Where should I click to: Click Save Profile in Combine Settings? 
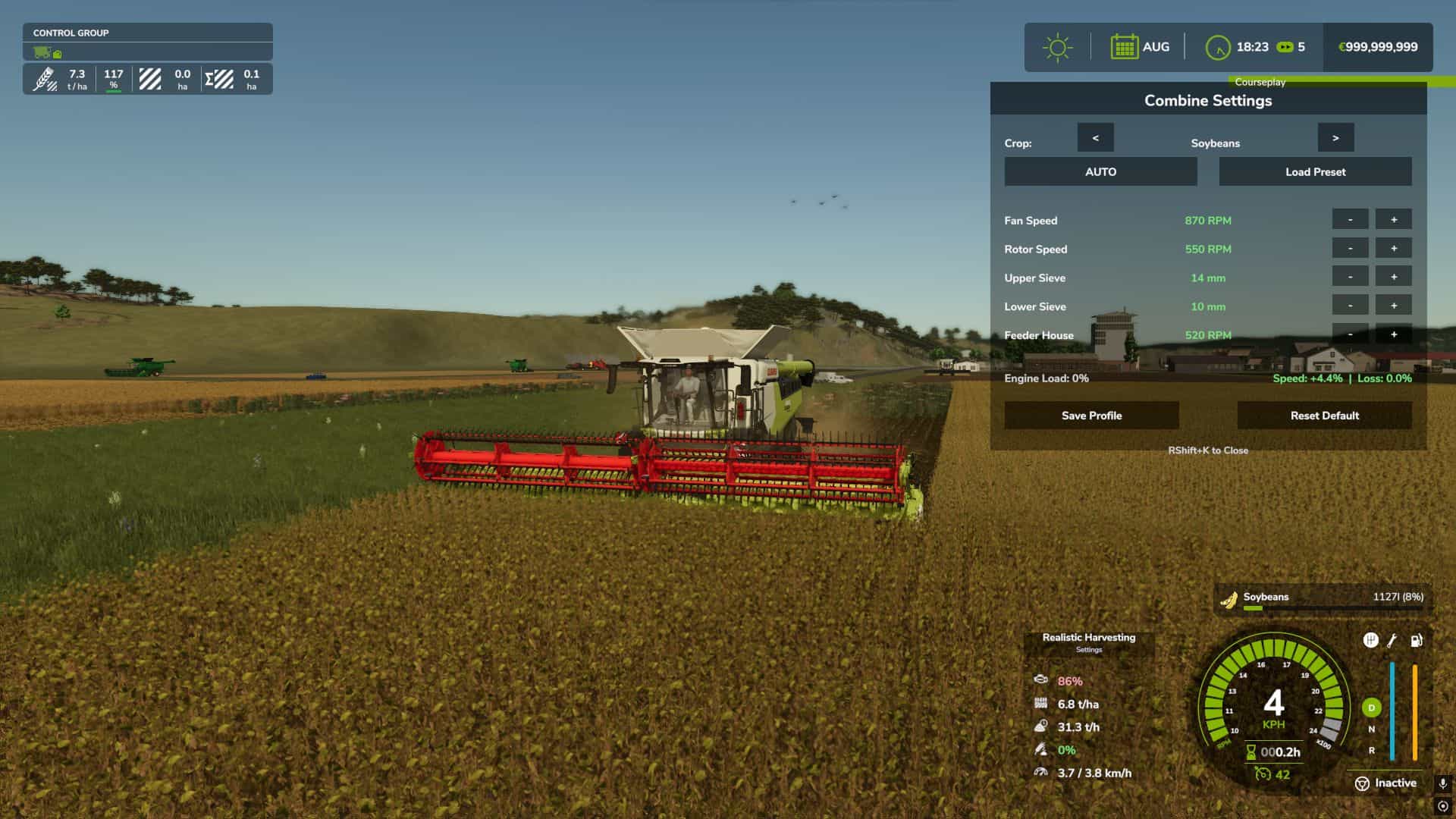(1091, 415)
